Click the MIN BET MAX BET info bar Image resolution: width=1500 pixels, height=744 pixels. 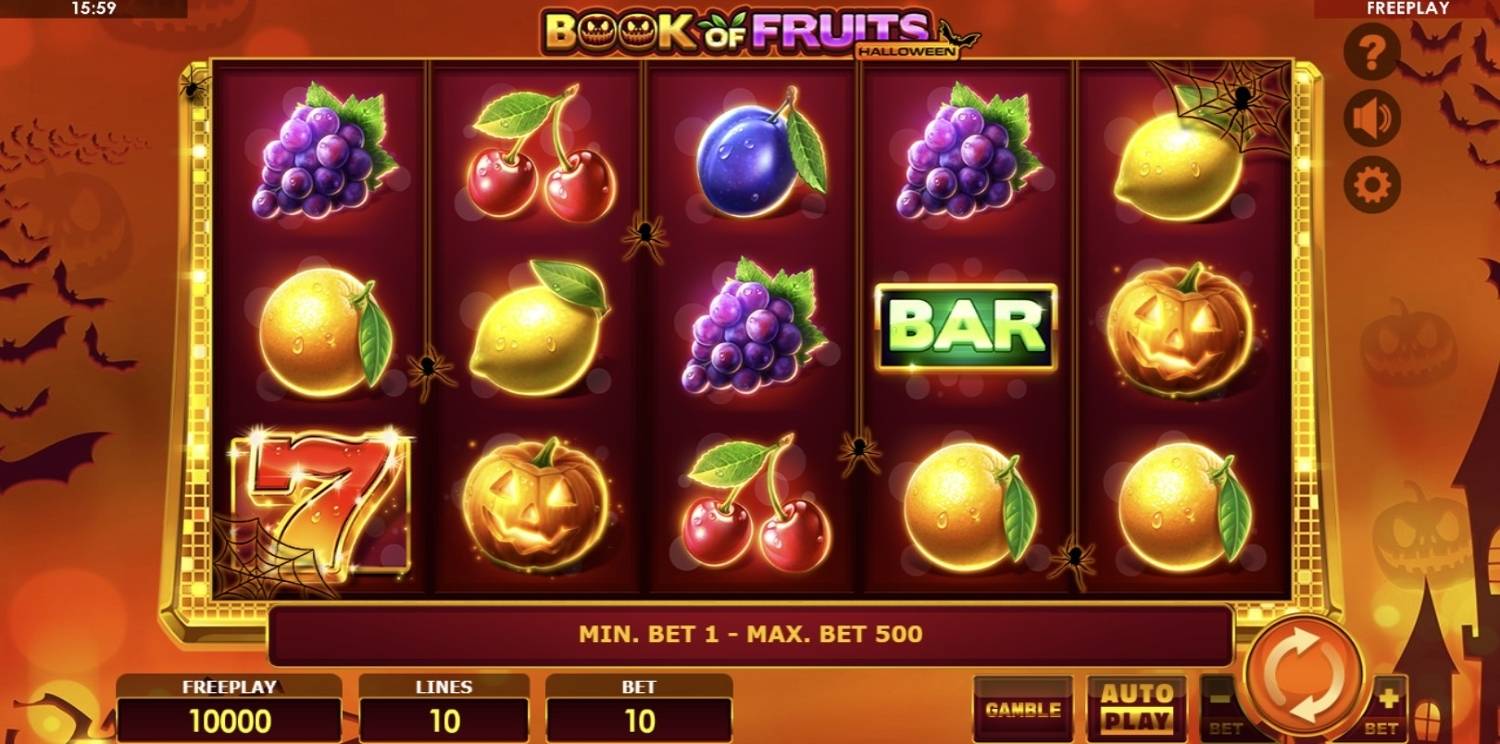pyautogui.click(x=750, y=634)
